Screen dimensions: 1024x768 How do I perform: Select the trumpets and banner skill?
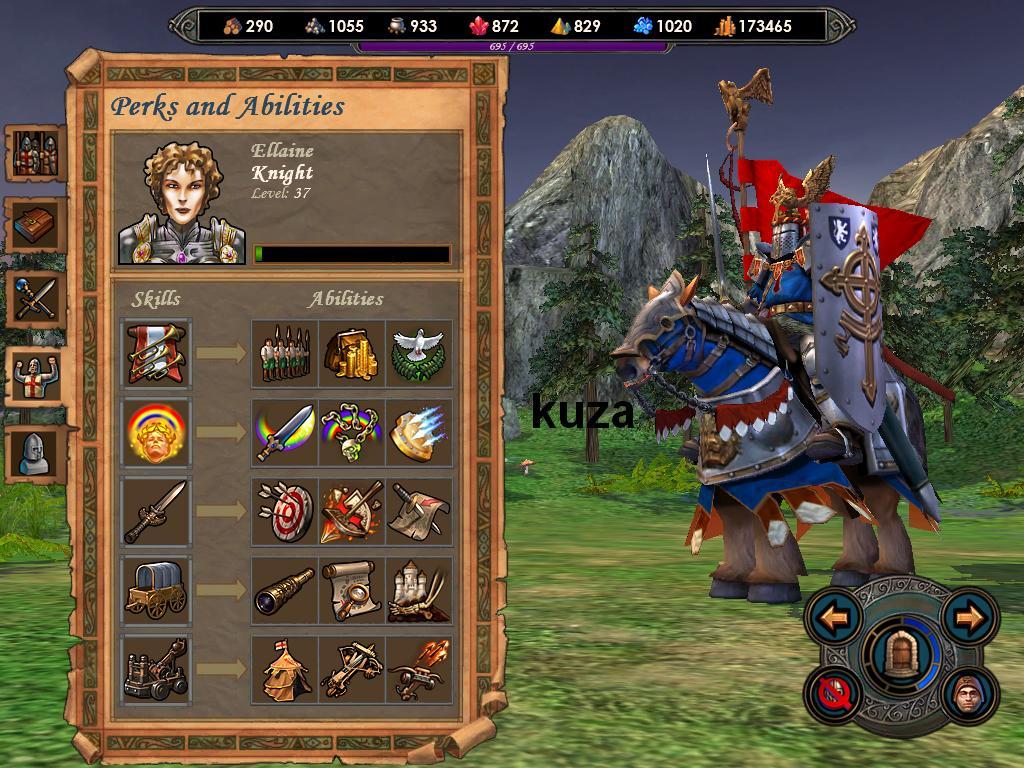coord(156,353)
